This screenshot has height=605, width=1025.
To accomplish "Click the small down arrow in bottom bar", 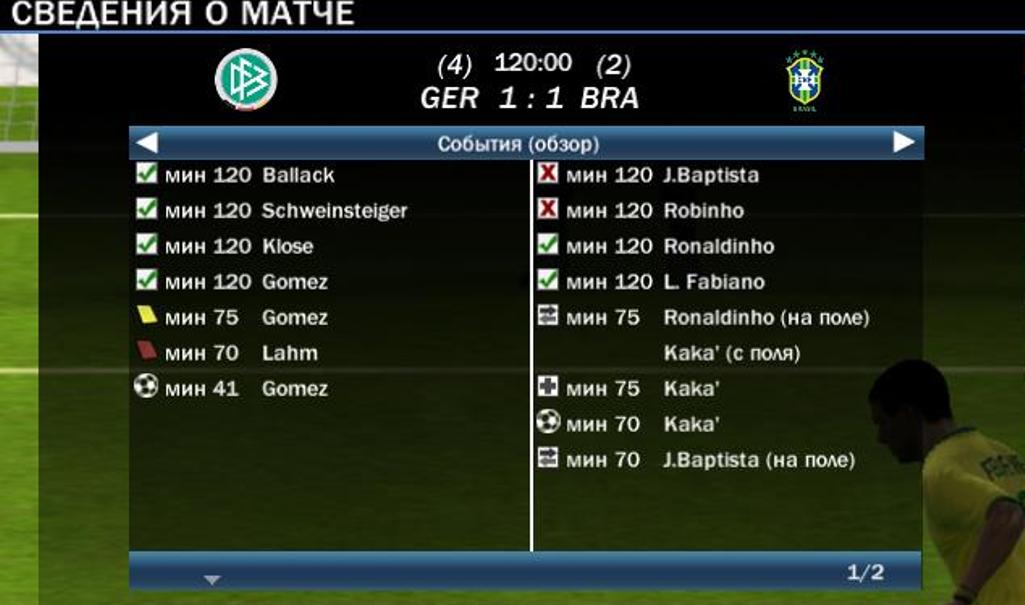I will pyautogui.click(x=211, y=579).
